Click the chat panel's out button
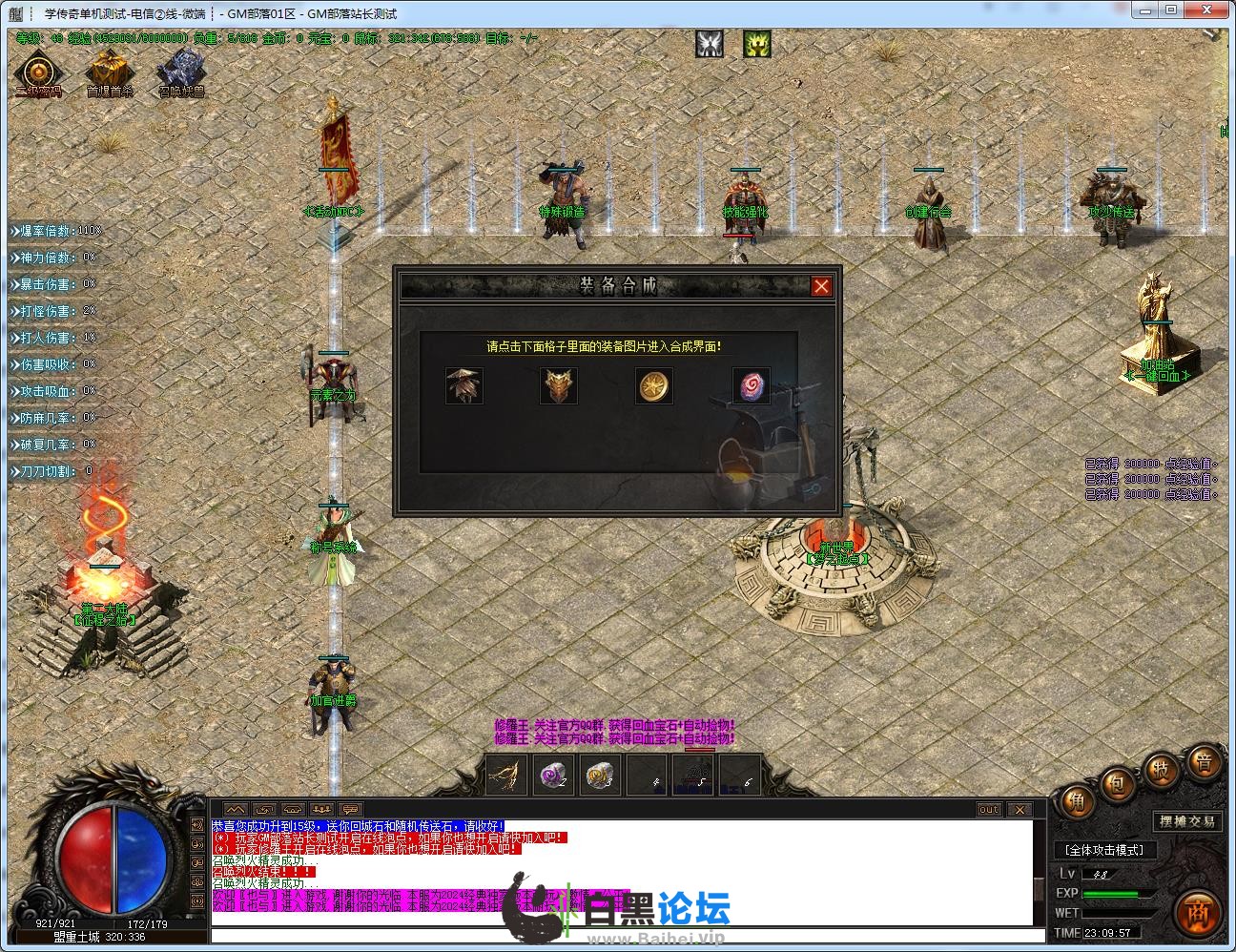Image resolution: width=1236 pixels, height=952 pixels. 989,810
